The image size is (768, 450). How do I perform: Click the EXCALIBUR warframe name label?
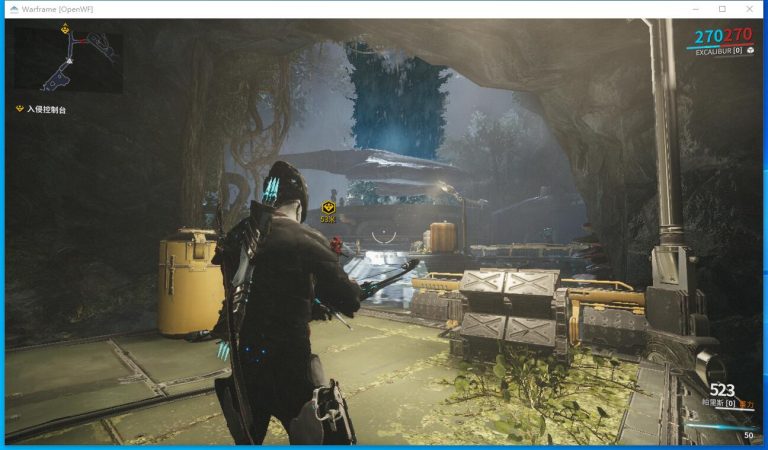[714, 50]
